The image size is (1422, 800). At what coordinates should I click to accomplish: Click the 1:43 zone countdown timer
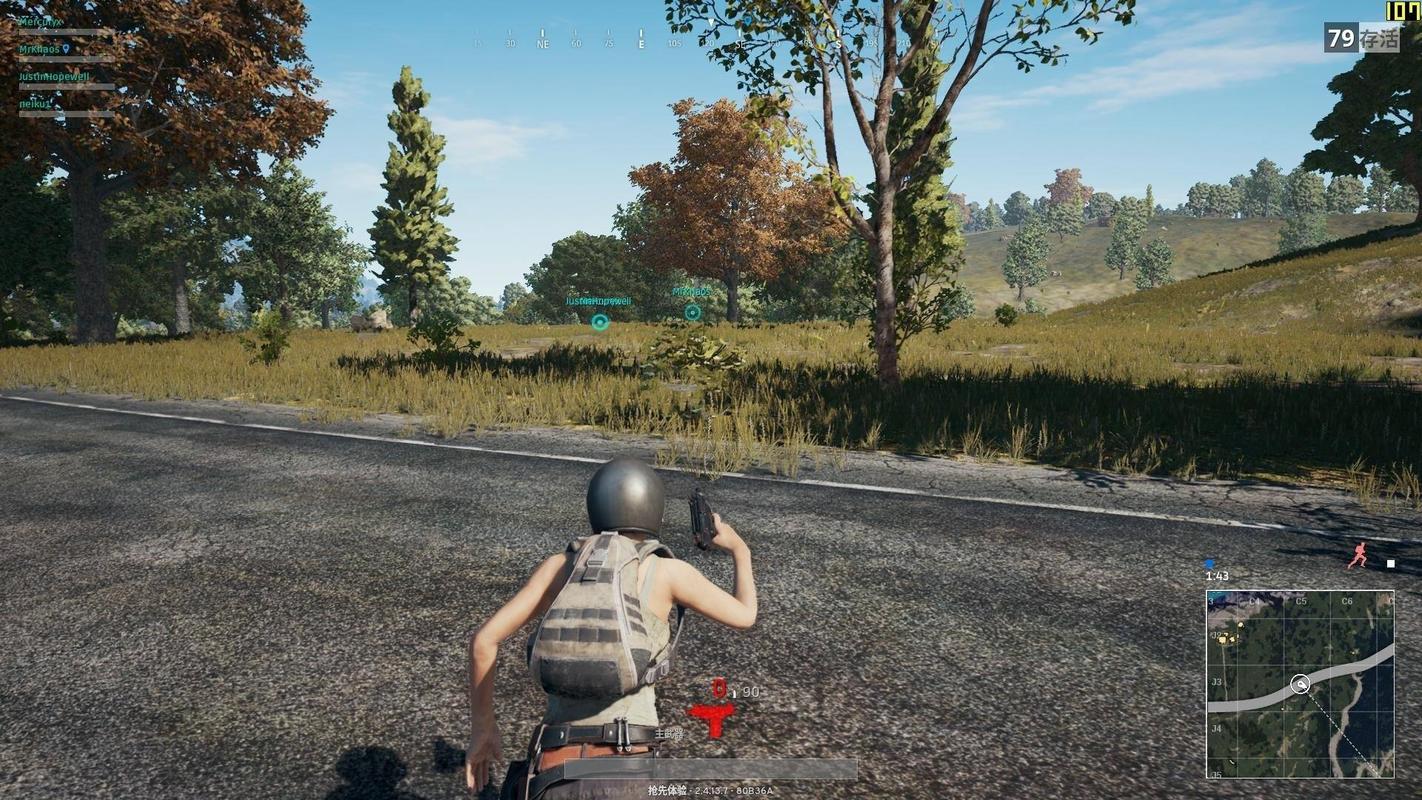pos(1216,574)
